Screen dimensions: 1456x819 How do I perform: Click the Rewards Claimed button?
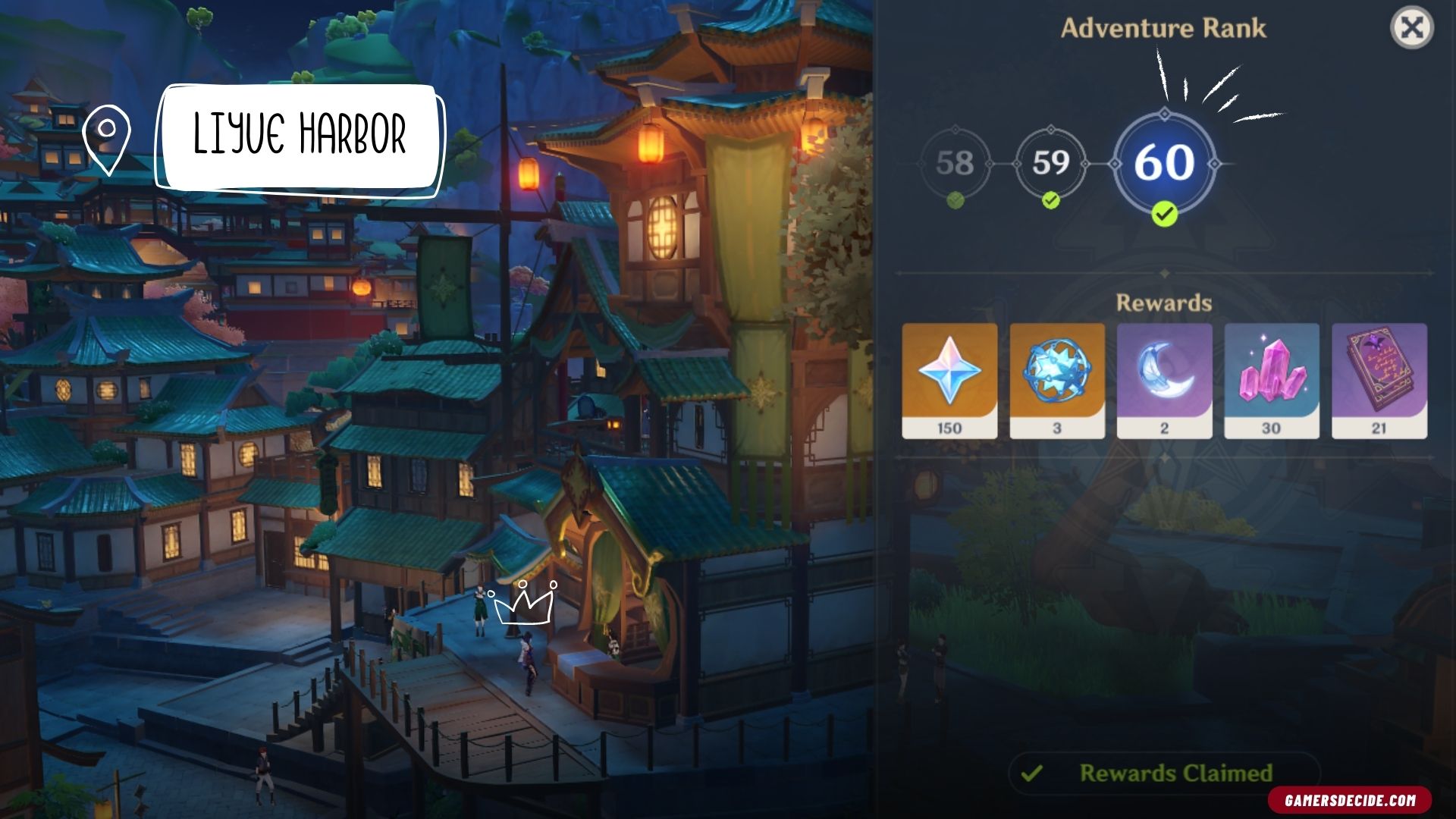(1164, 773)
